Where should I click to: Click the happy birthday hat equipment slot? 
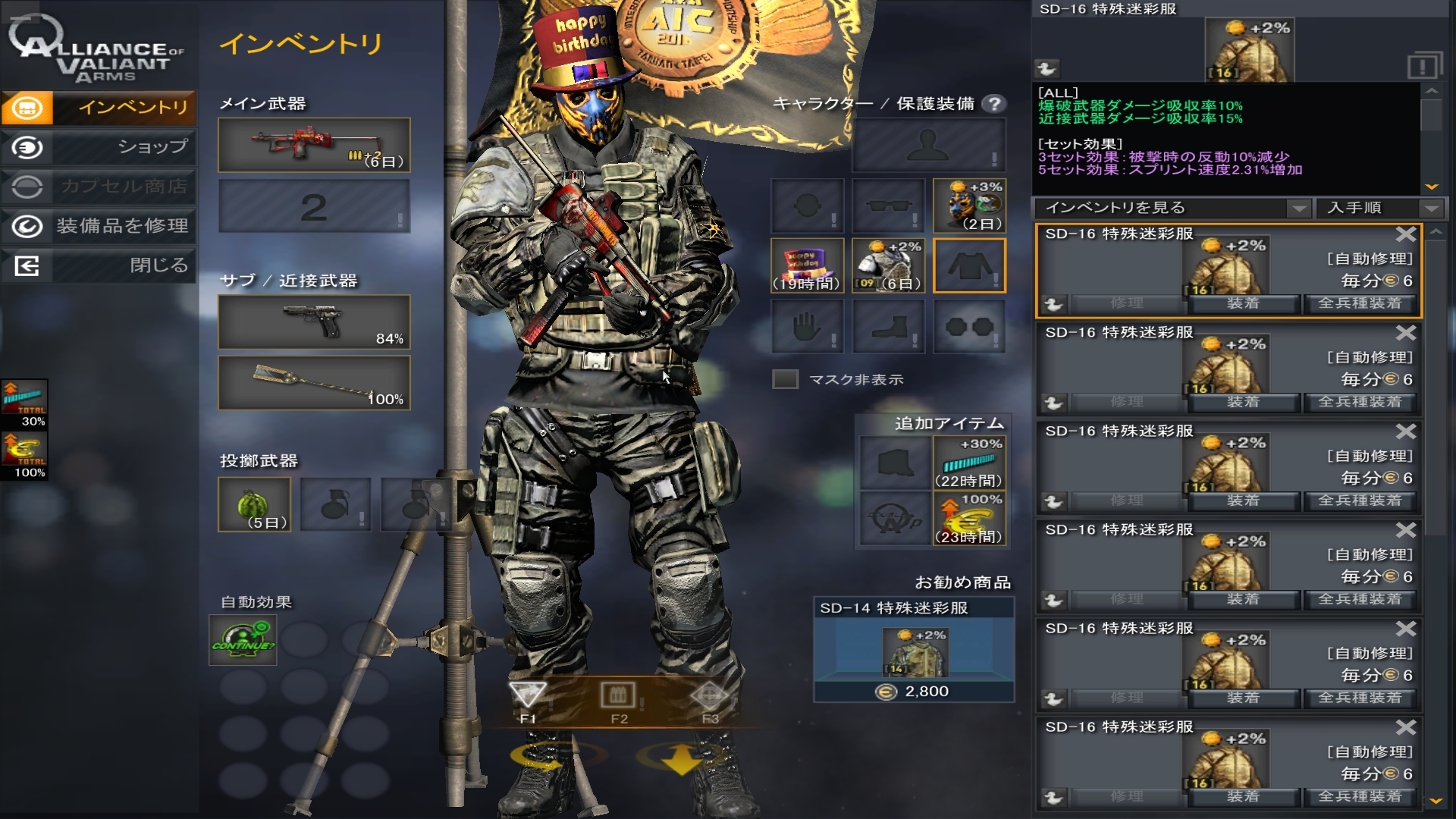[x=807, y=265]
